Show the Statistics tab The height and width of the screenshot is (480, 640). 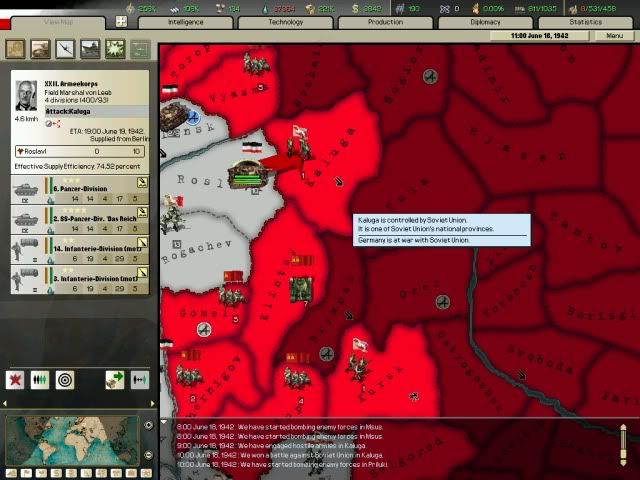[585, 22]
